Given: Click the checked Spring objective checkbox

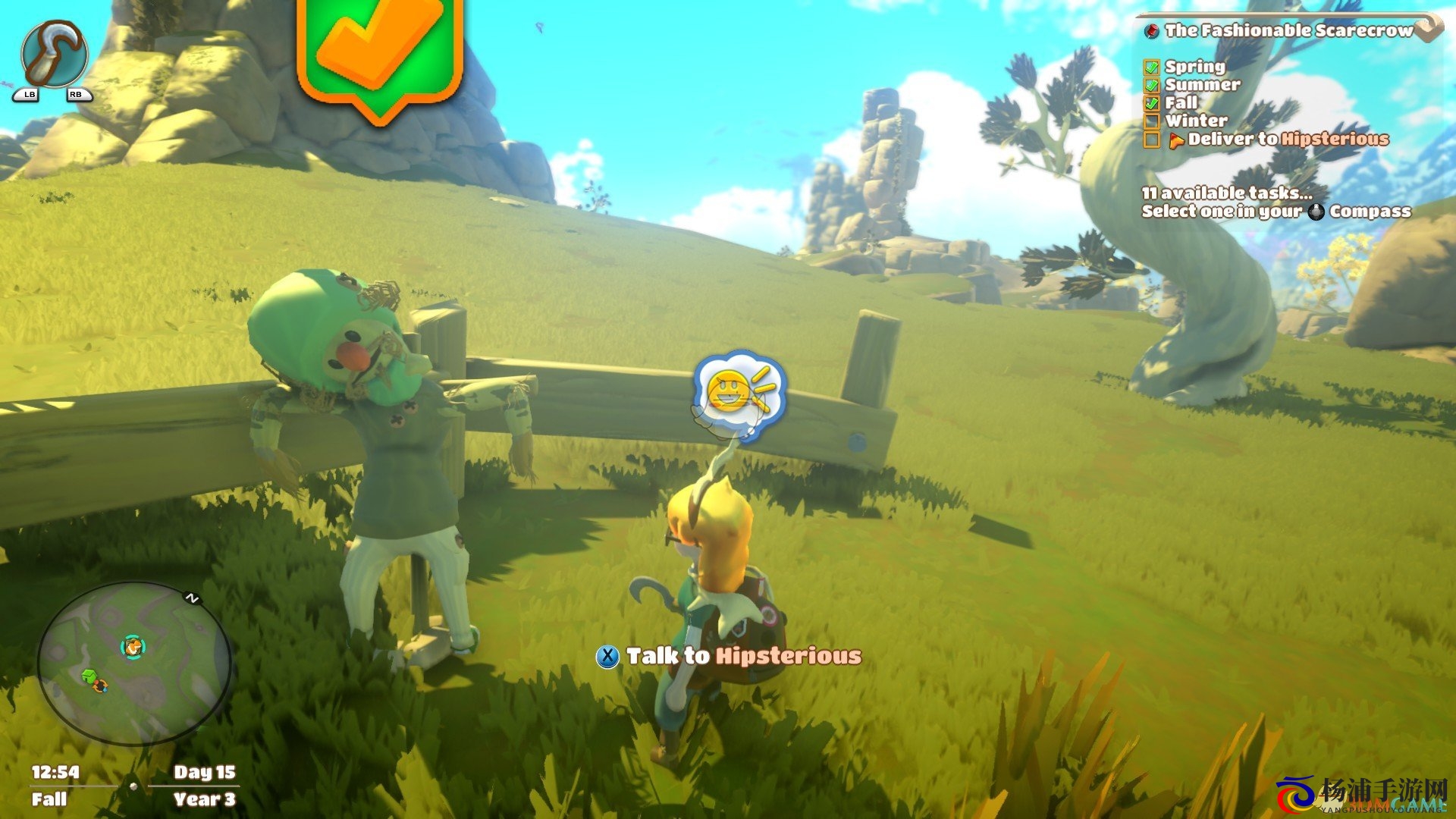Looking at the screenshot, I should (x=1152, y=67).
